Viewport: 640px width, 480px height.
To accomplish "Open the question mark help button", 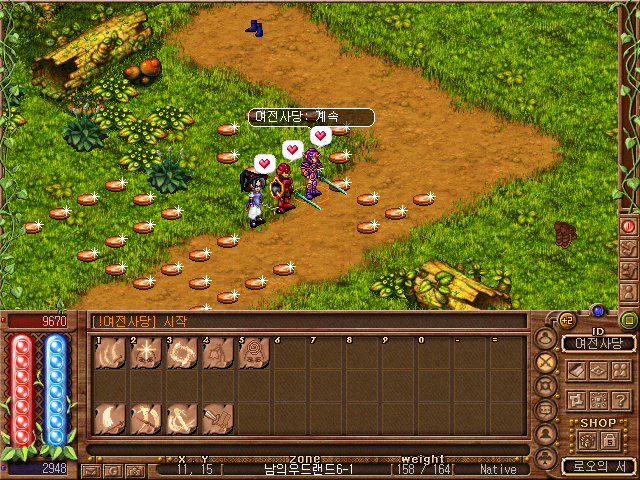I will tap(621, 398).
